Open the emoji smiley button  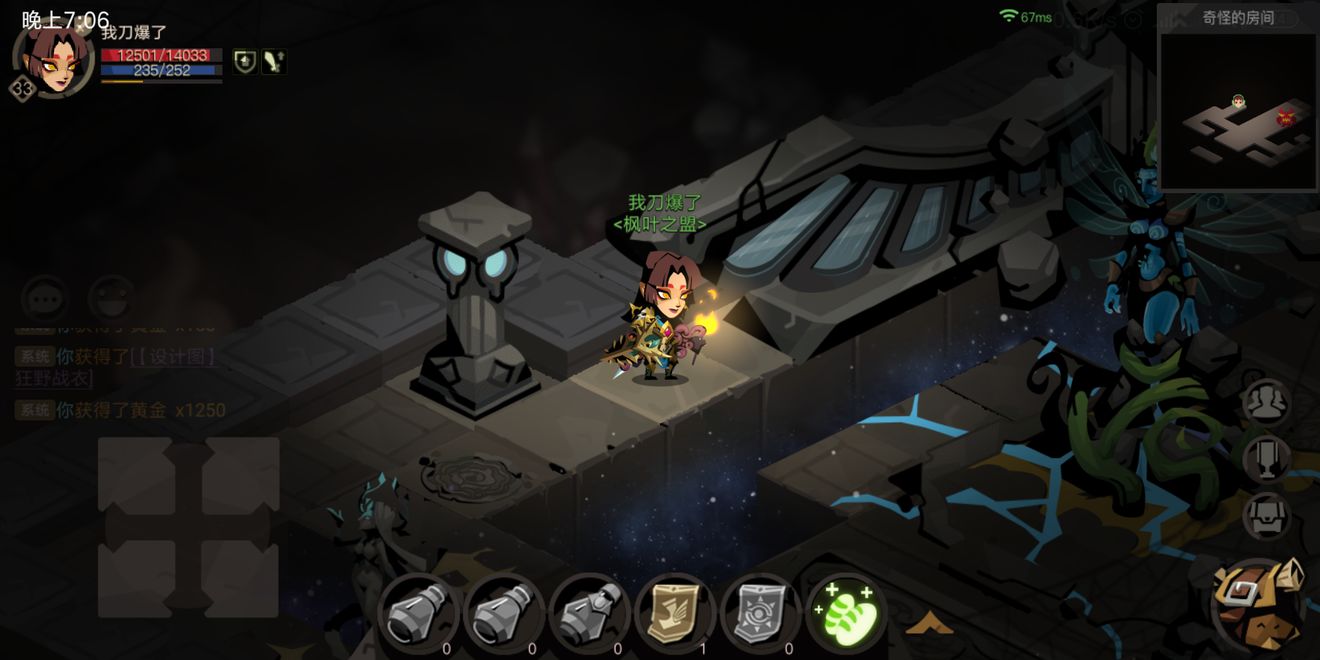click(112, 299)
